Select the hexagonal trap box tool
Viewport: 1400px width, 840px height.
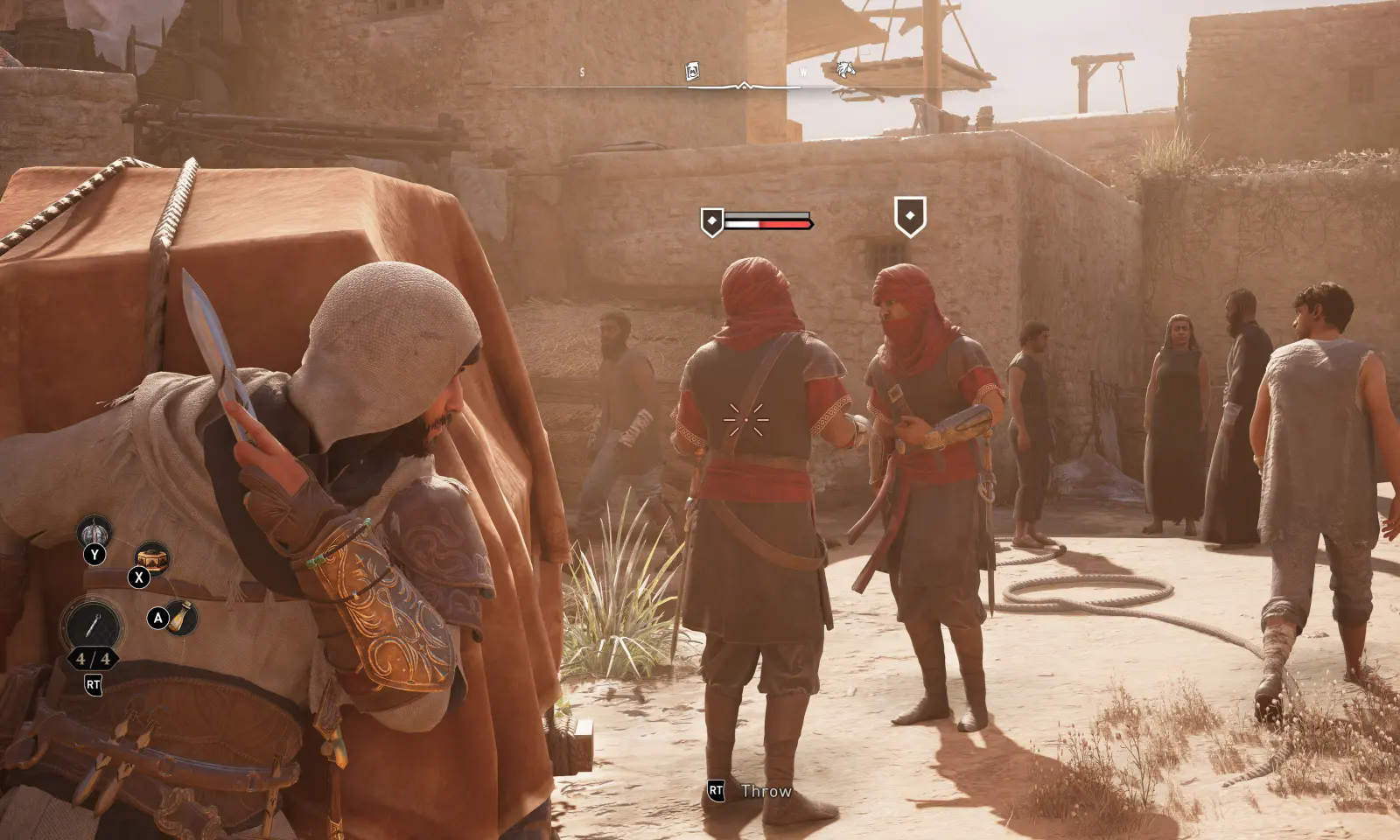tap(151, 556)
